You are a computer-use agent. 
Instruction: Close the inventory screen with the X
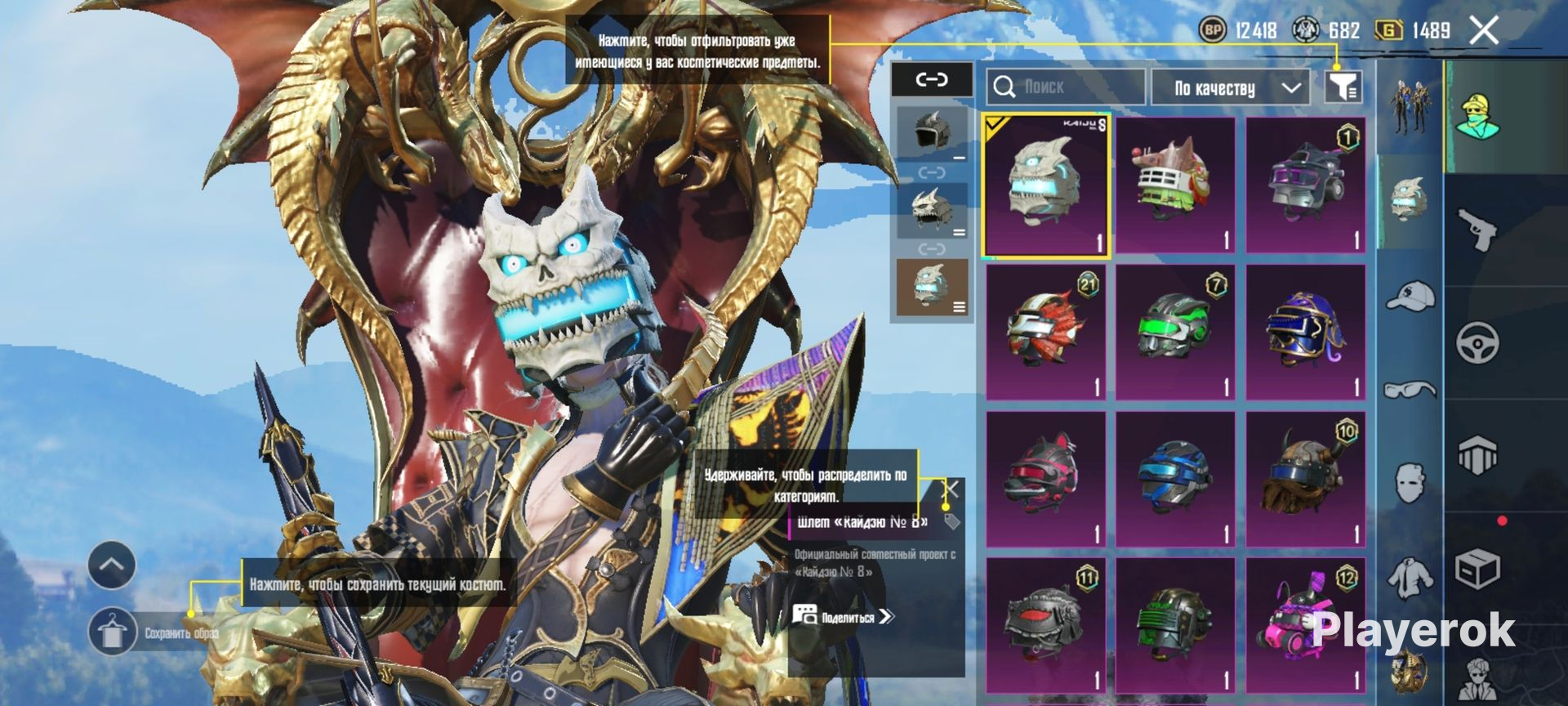(1483, 31)
